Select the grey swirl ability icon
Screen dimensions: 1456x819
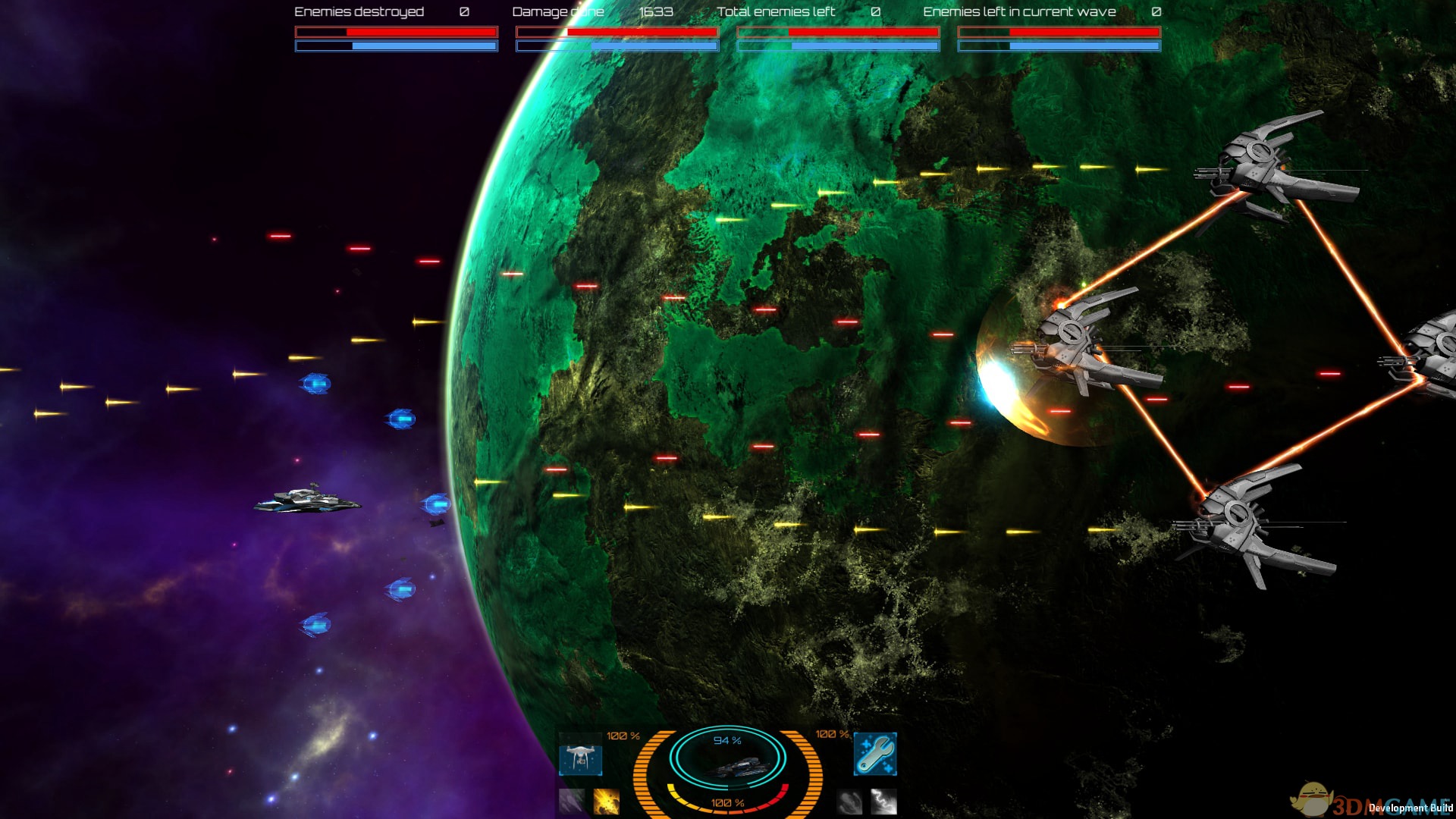[x=849, y=801]
